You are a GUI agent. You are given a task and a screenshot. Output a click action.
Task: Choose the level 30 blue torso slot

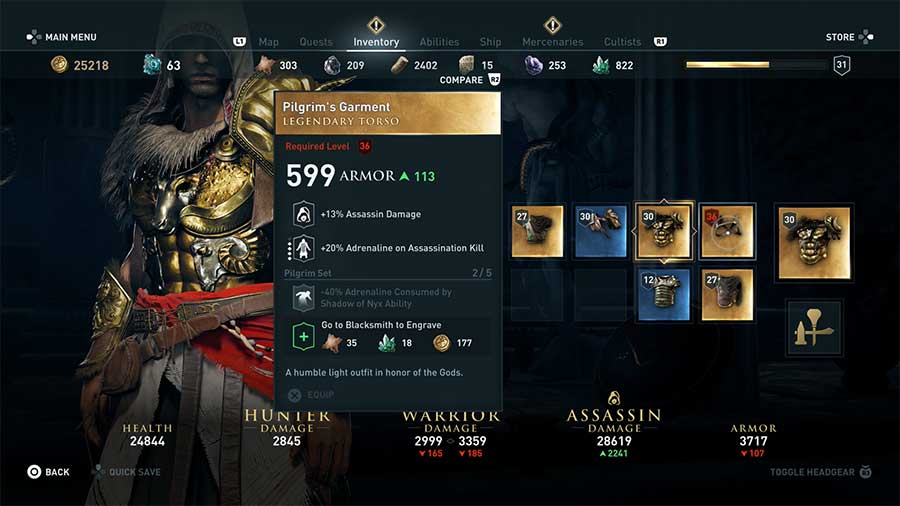coord(601,233)
